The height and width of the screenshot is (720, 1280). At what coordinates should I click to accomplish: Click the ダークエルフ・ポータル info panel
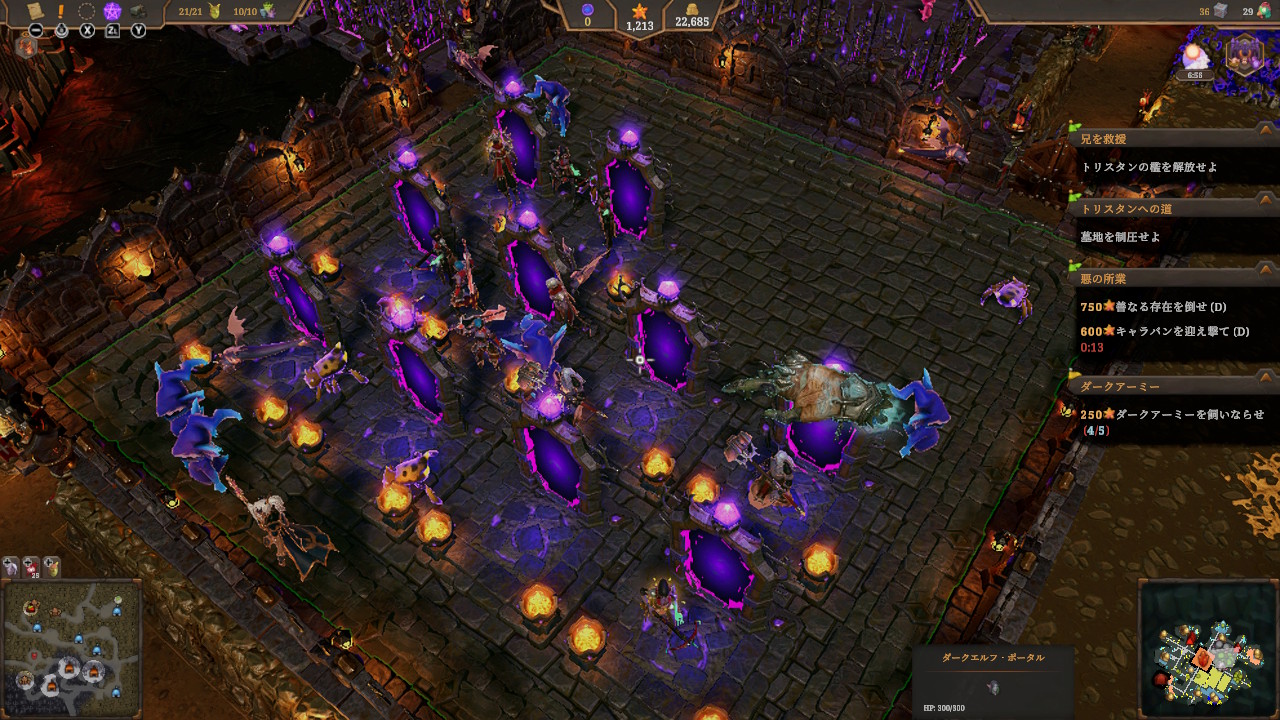point(993,682)
